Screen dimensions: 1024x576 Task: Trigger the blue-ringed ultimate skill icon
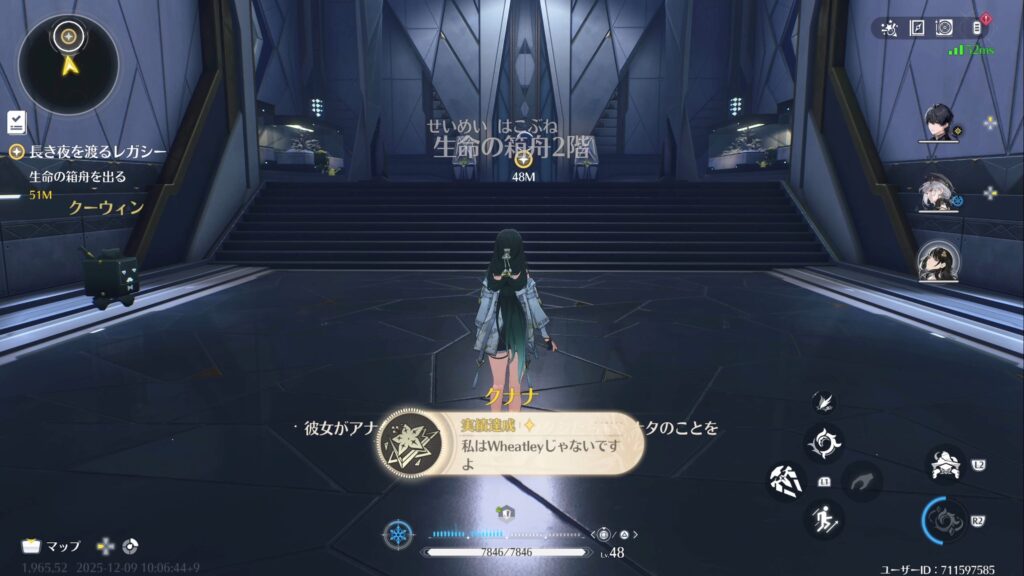click(945, 520)
